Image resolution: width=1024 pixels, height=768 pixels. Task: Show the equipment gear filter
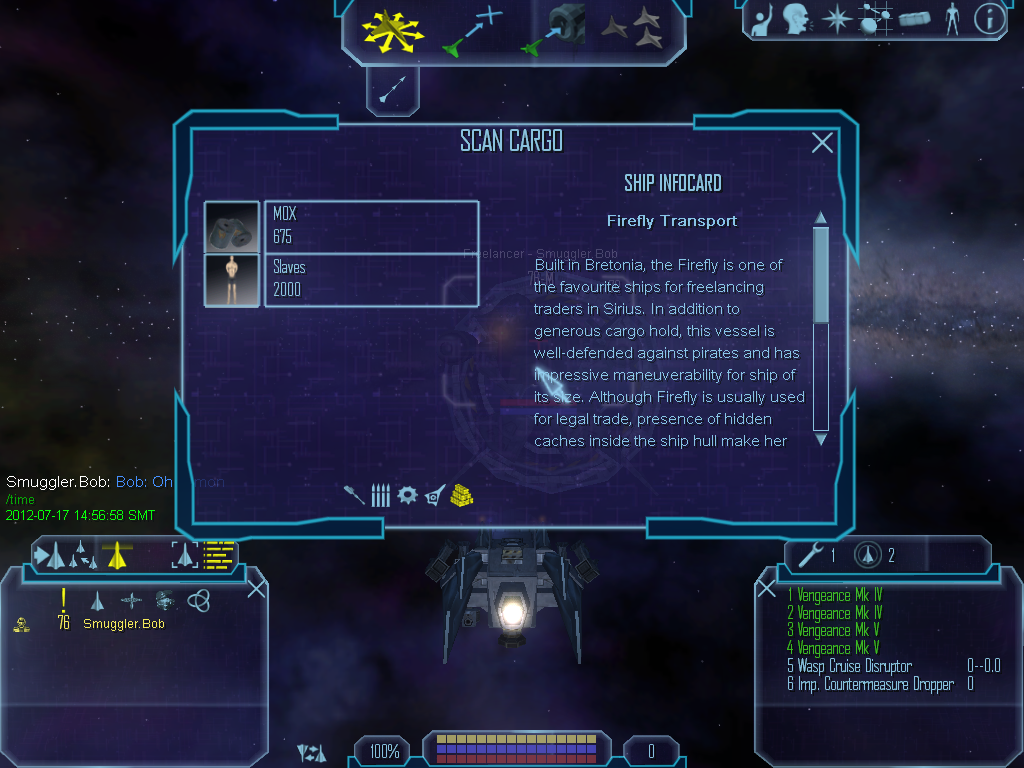coord(407,495)
